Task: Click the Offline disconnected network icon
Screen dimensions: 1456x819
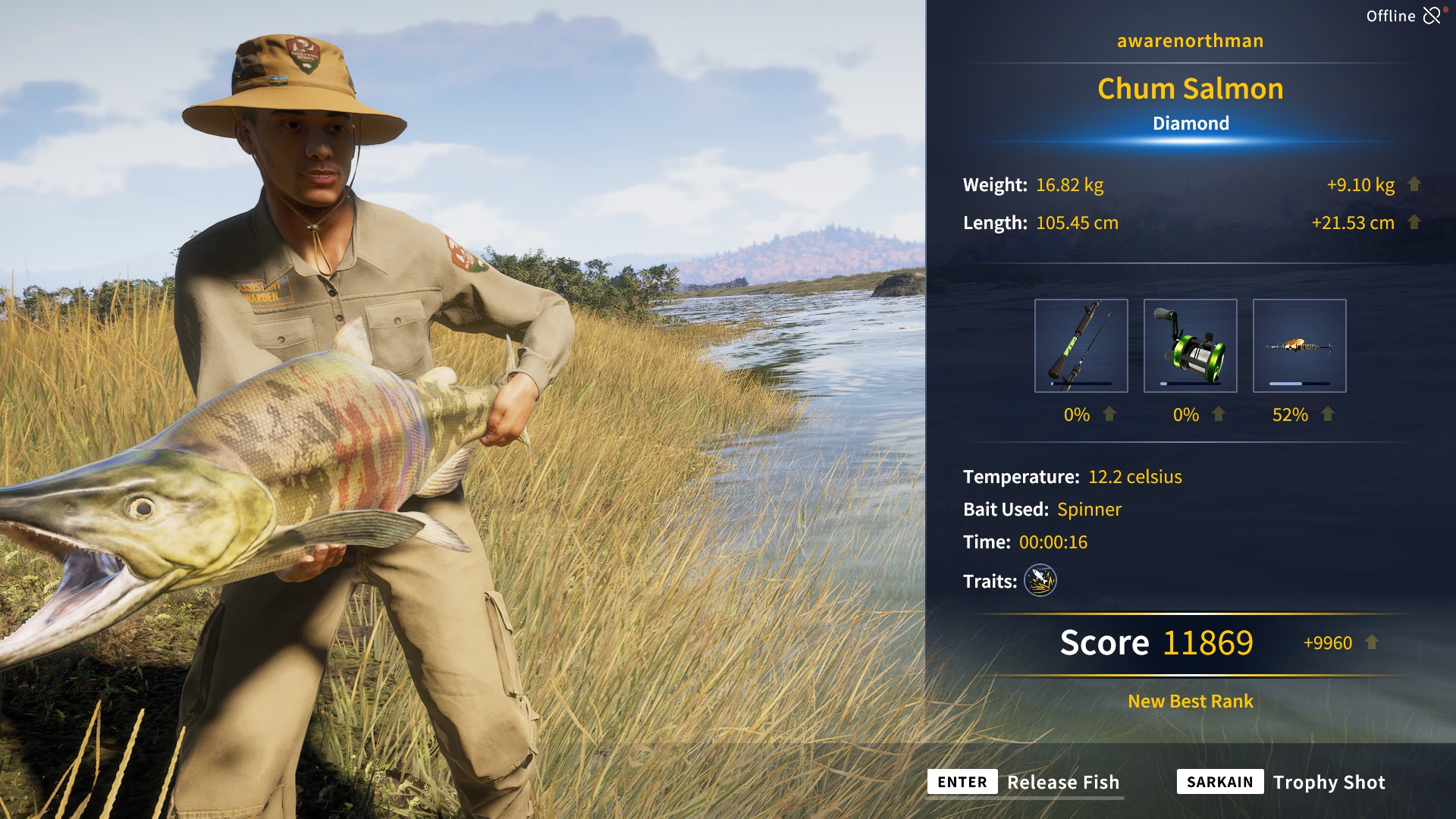Action: click(x=1433, y=14)
